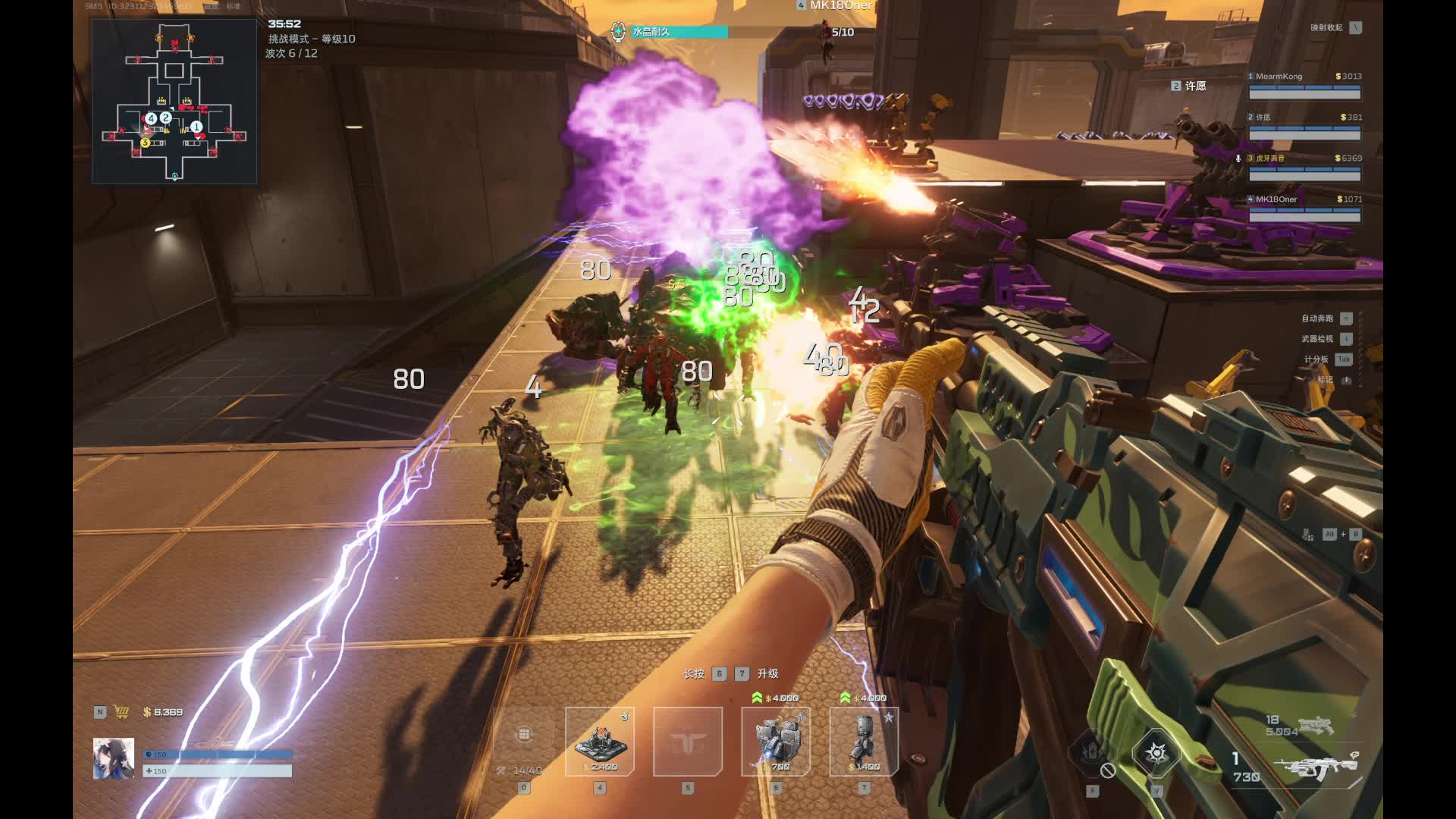Choose the $1,400 cannon tower slot

[864, 742]
